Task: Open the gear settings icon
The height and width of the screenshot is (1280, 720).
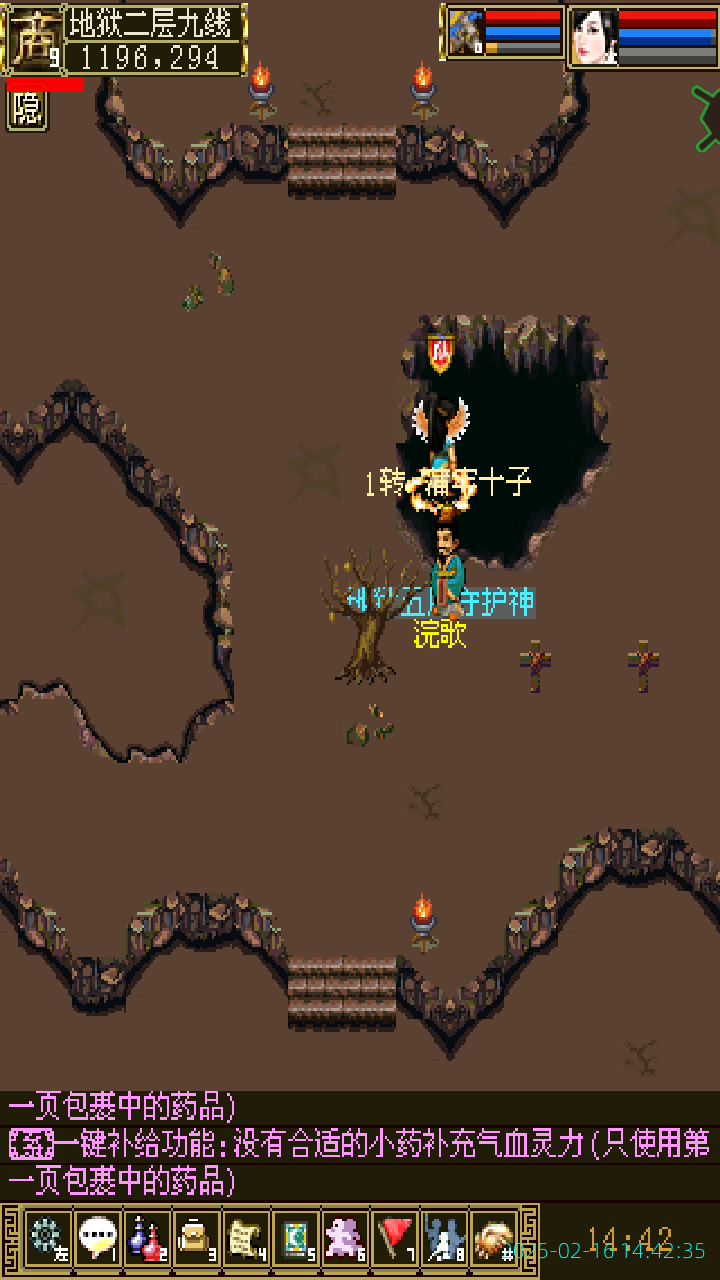Action: click(x=47, y=1238)
